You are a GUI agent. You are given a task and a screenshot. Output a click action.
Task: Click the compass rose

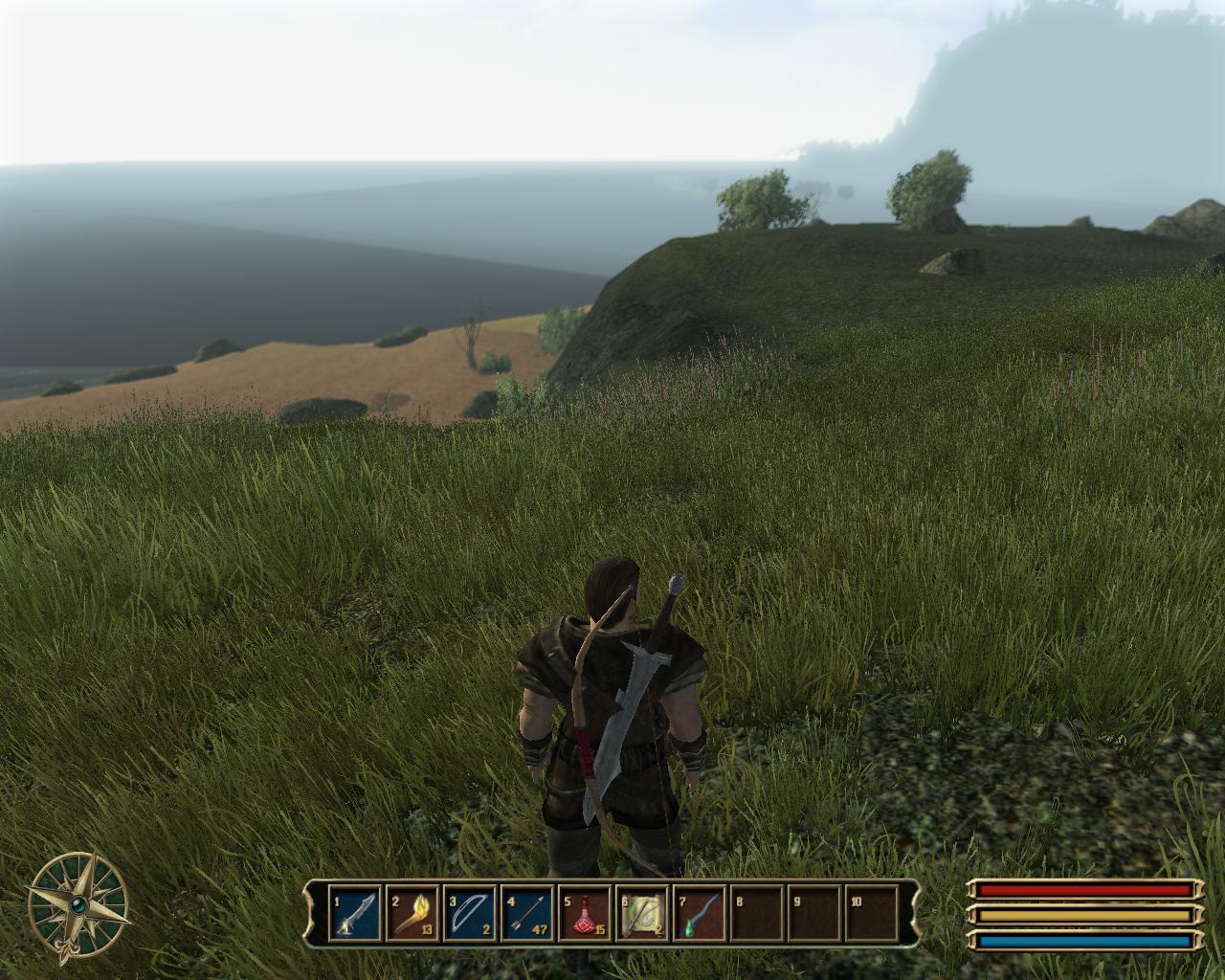pos(78,902)
